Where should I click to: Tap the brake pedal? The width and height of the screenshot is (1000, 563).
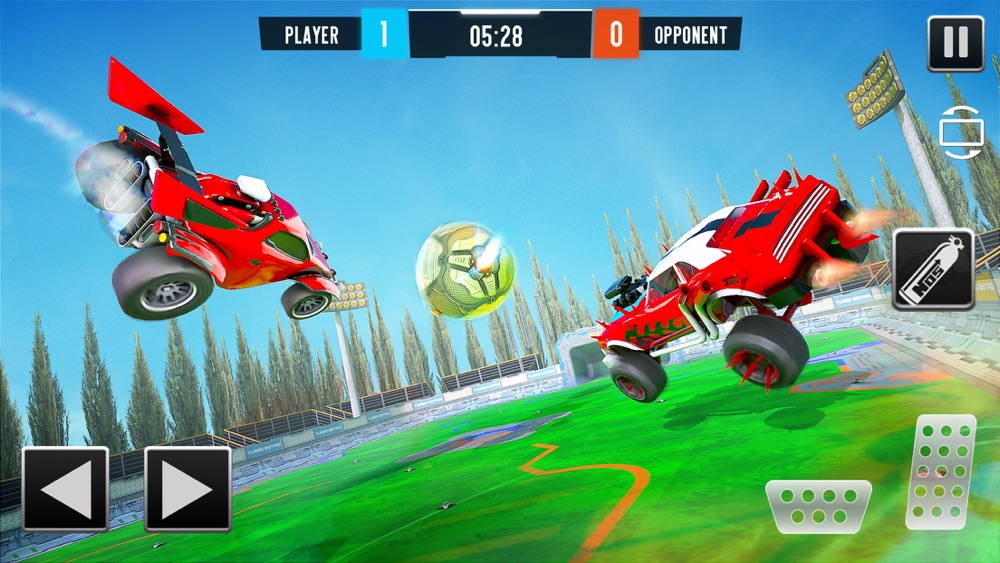pos(818,503)
